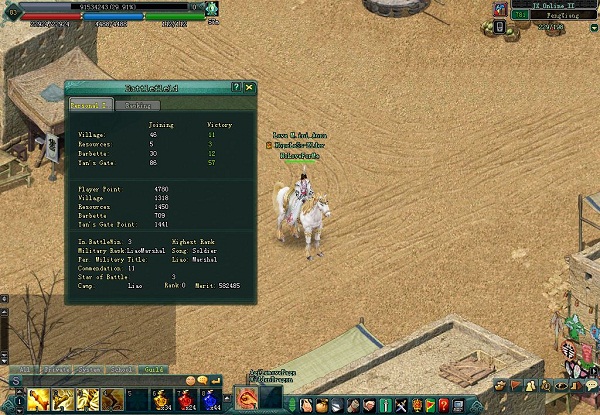Switch to the School chat channel
The image size is (600, 415).
[x=122, y=370]
